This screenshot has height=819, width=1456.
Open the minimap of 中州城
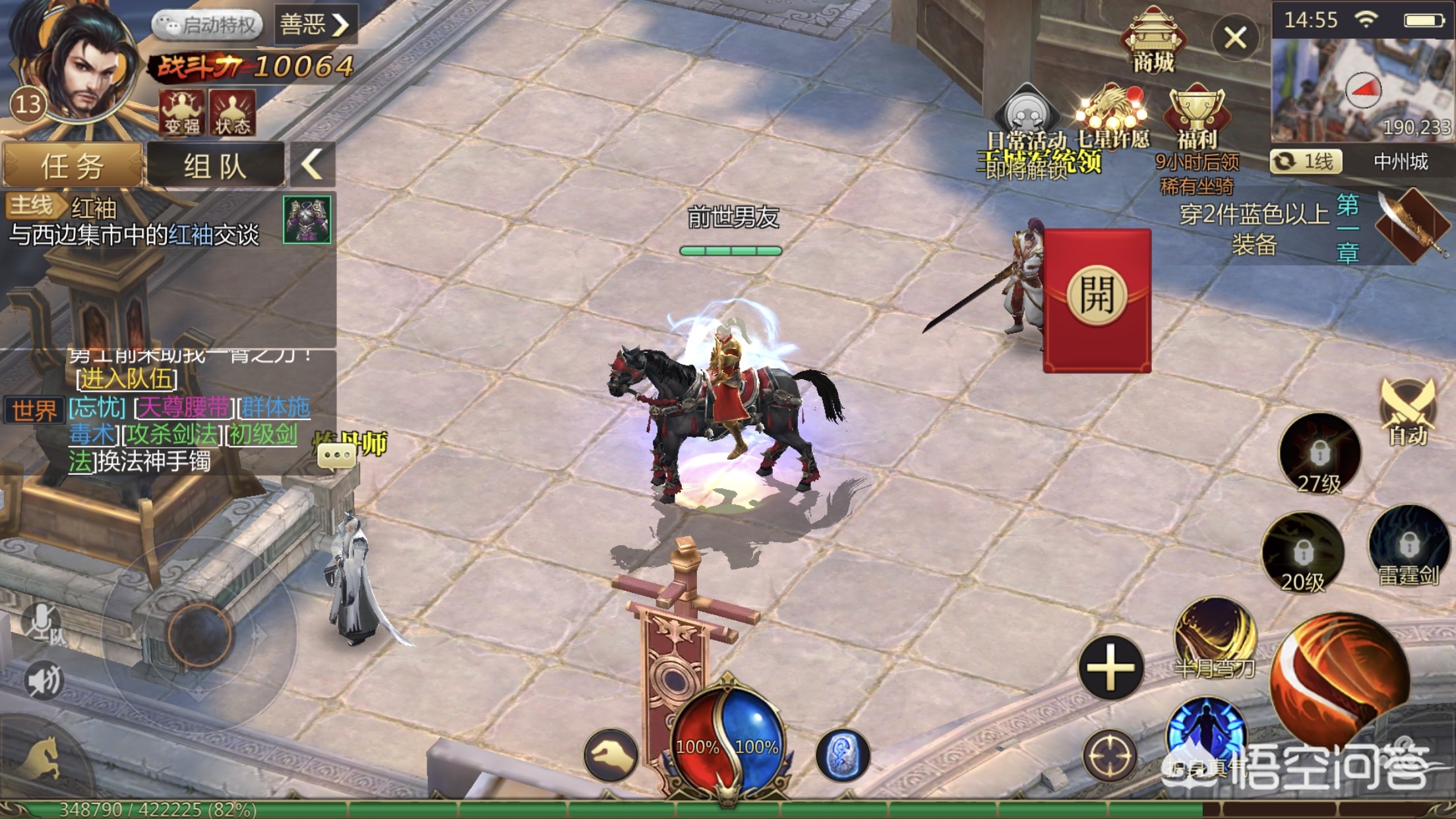[1361, 89]
